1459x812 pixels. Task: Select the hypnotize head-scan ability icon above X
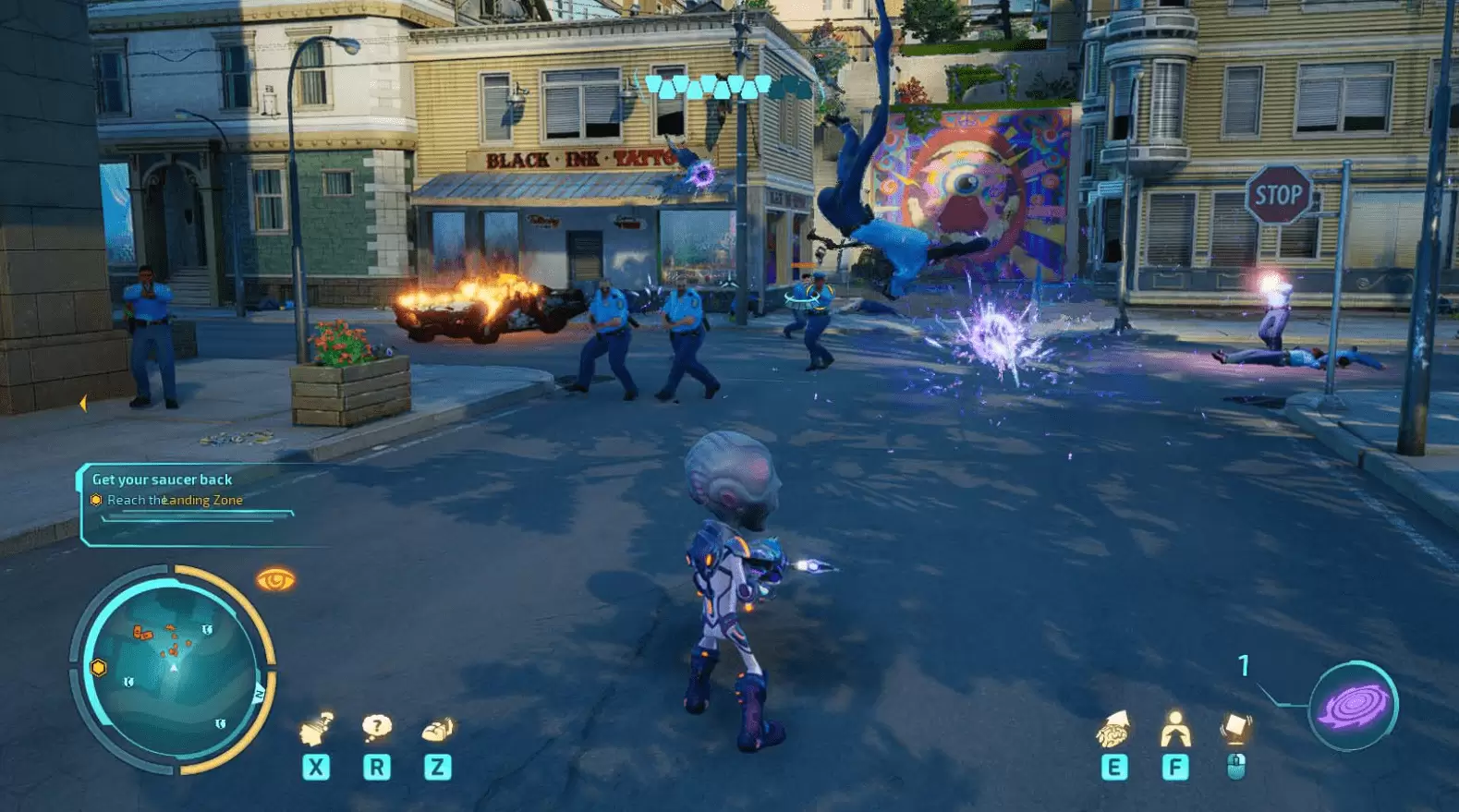[x=318, y=730]
